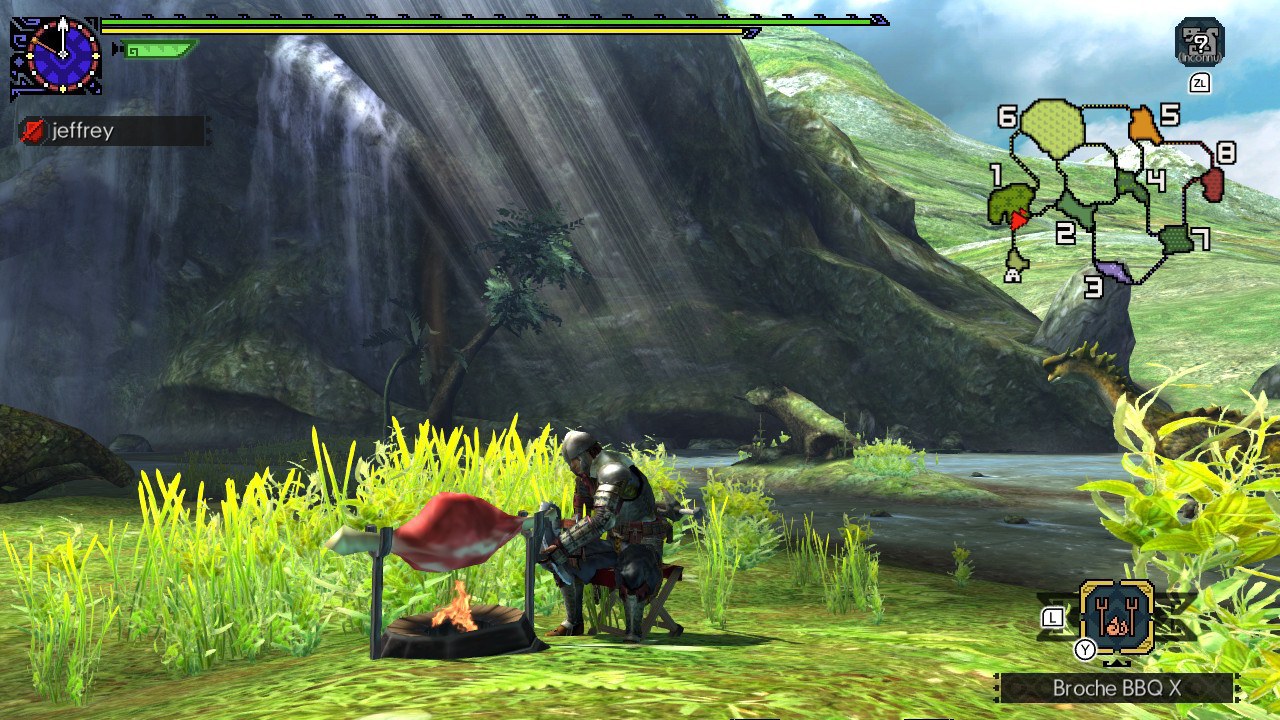
Task: Select area 2 on the minimap
Action: coord(1075,209)
